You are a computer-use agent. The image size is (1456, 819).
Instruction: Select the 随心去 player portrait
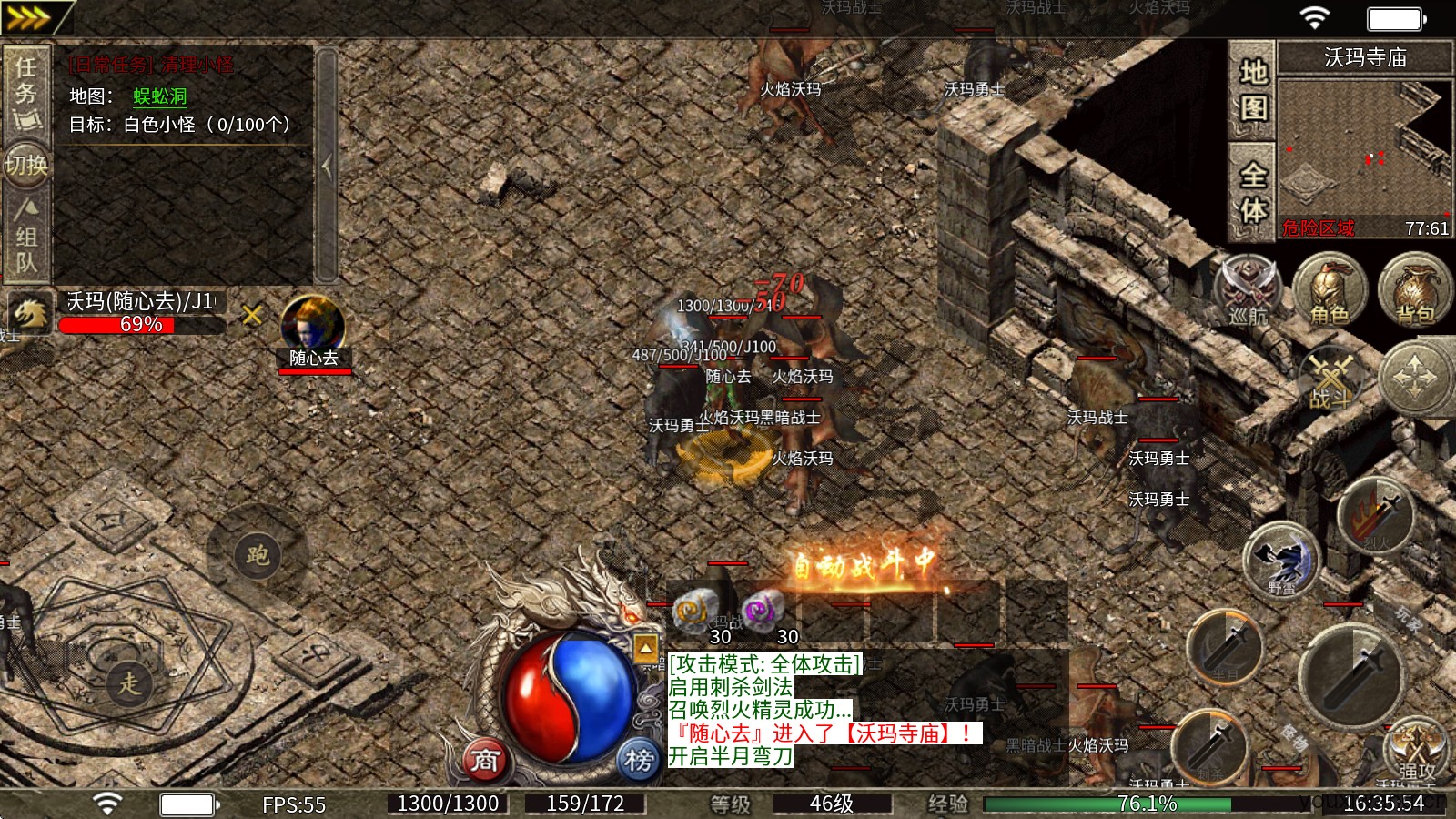coord(313,326)
